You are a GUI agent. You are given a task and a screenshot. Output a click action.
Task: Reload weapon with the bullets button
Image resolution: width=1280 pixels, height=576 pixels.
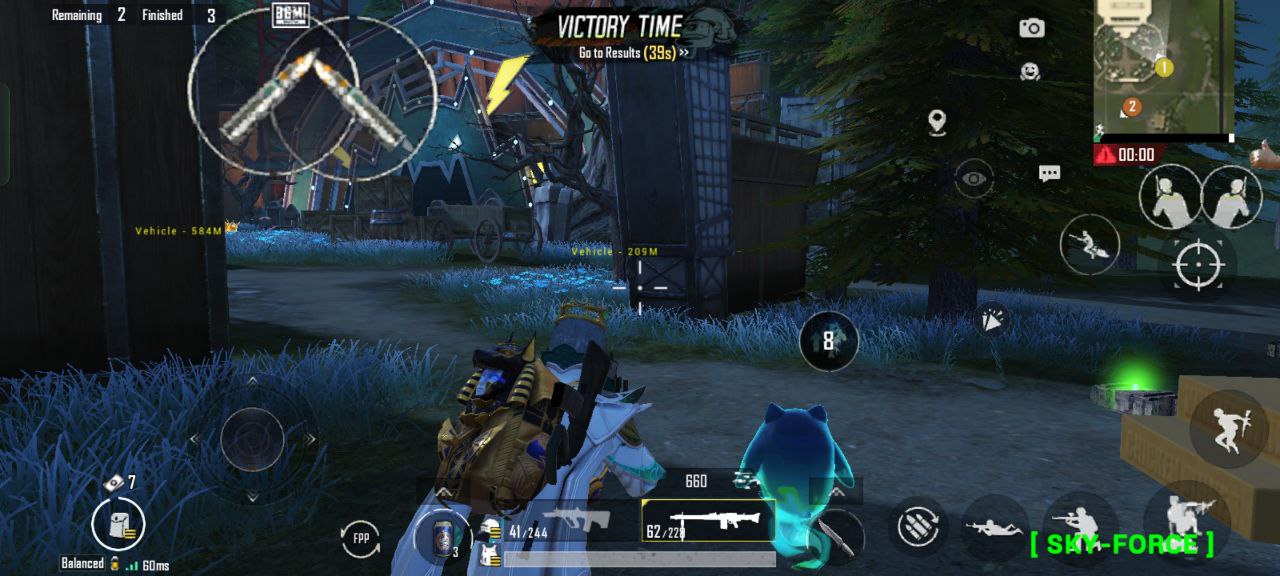point(917,527)
